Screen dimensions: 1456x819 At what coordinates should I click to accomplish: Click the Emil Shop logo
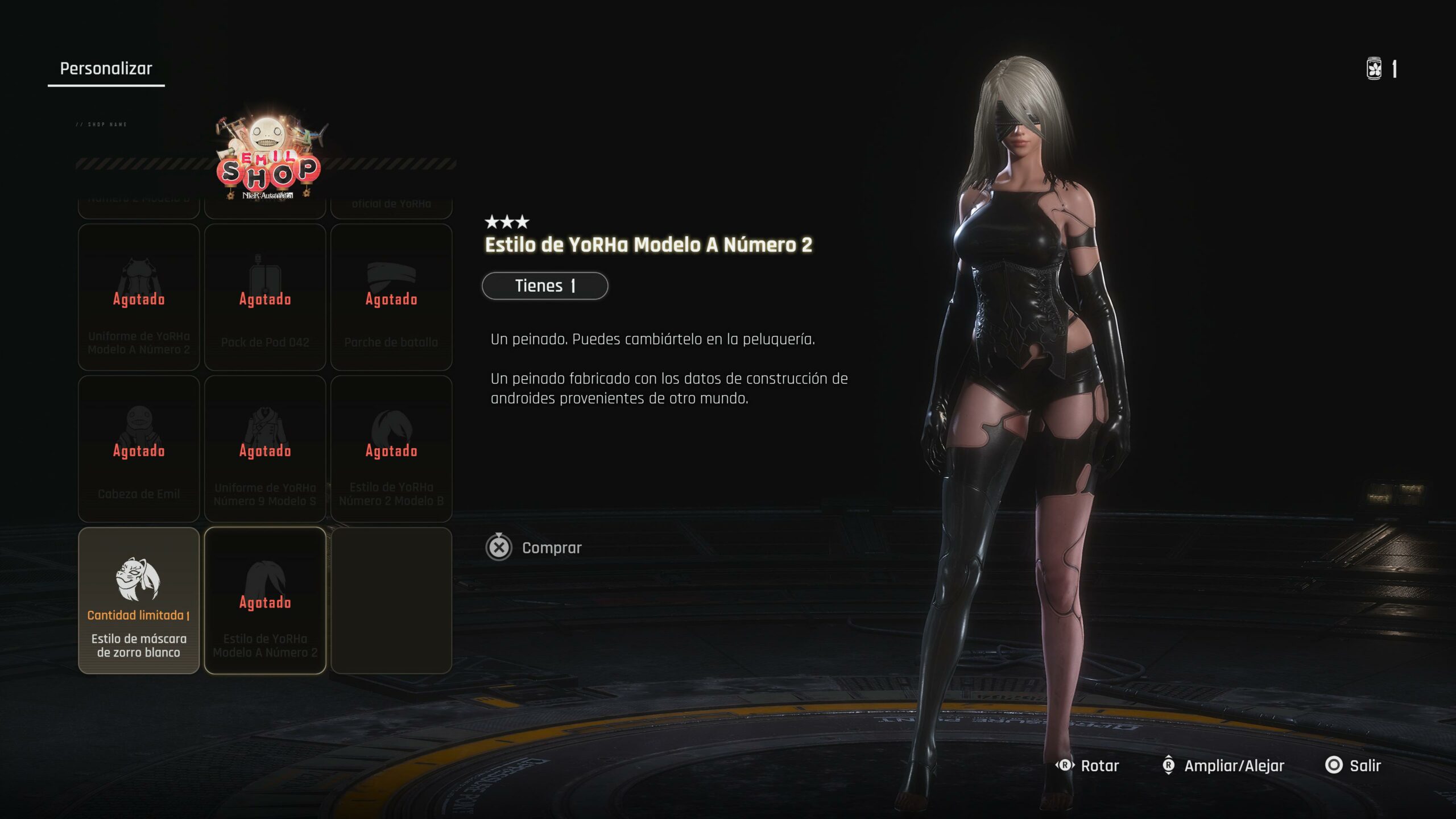[268, 156]
